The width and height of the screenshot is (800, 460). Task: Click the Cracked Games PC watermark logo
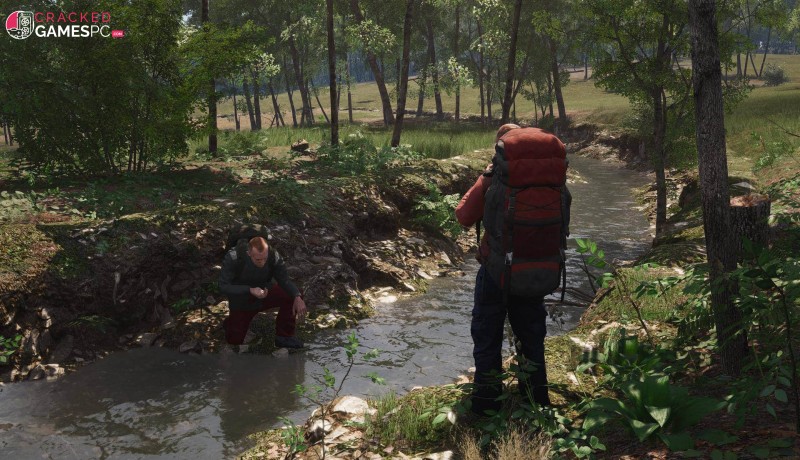click(x=64, y=24)
